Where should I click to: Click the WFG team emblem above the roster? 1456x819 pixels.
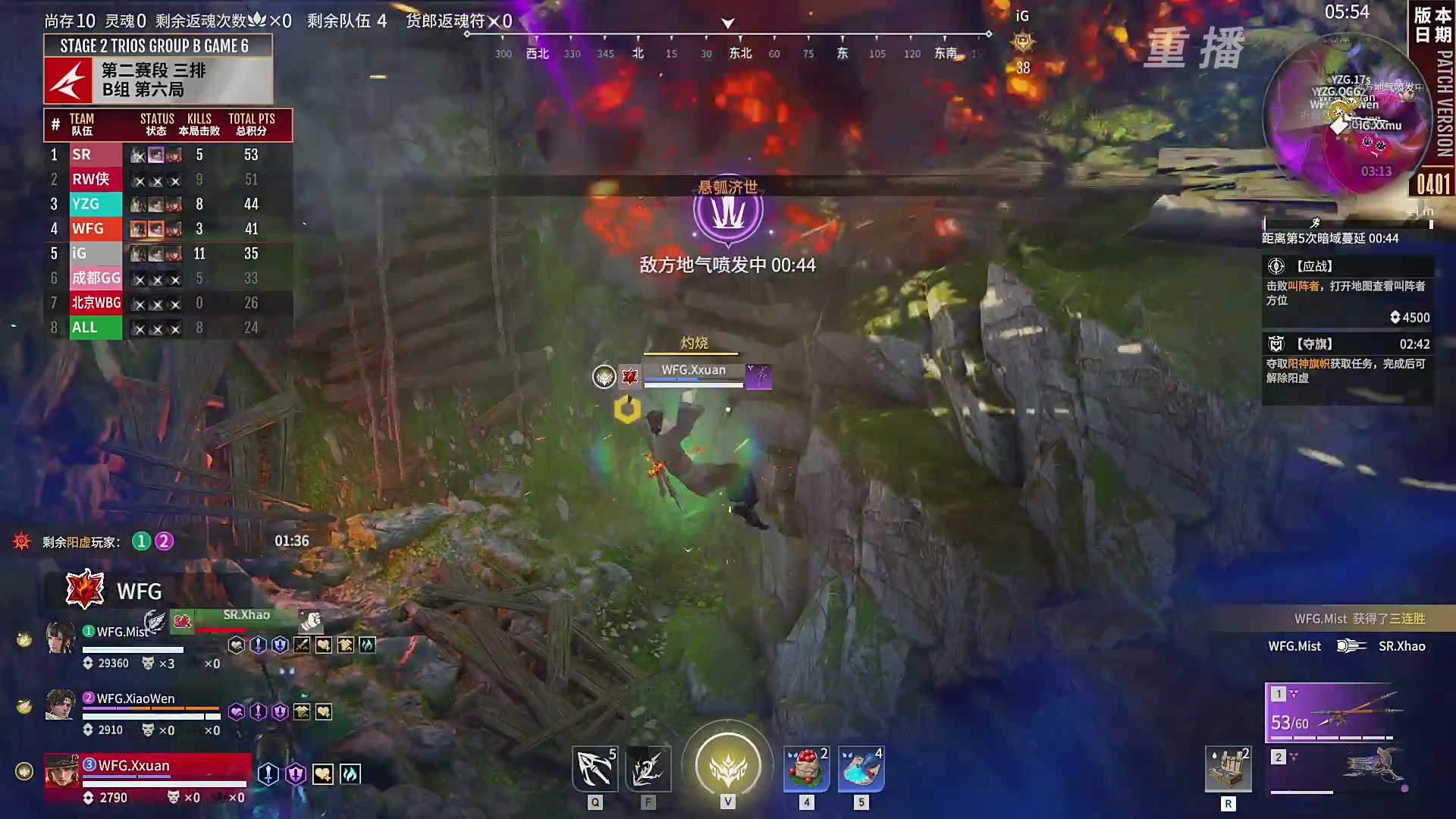point(83,590)
